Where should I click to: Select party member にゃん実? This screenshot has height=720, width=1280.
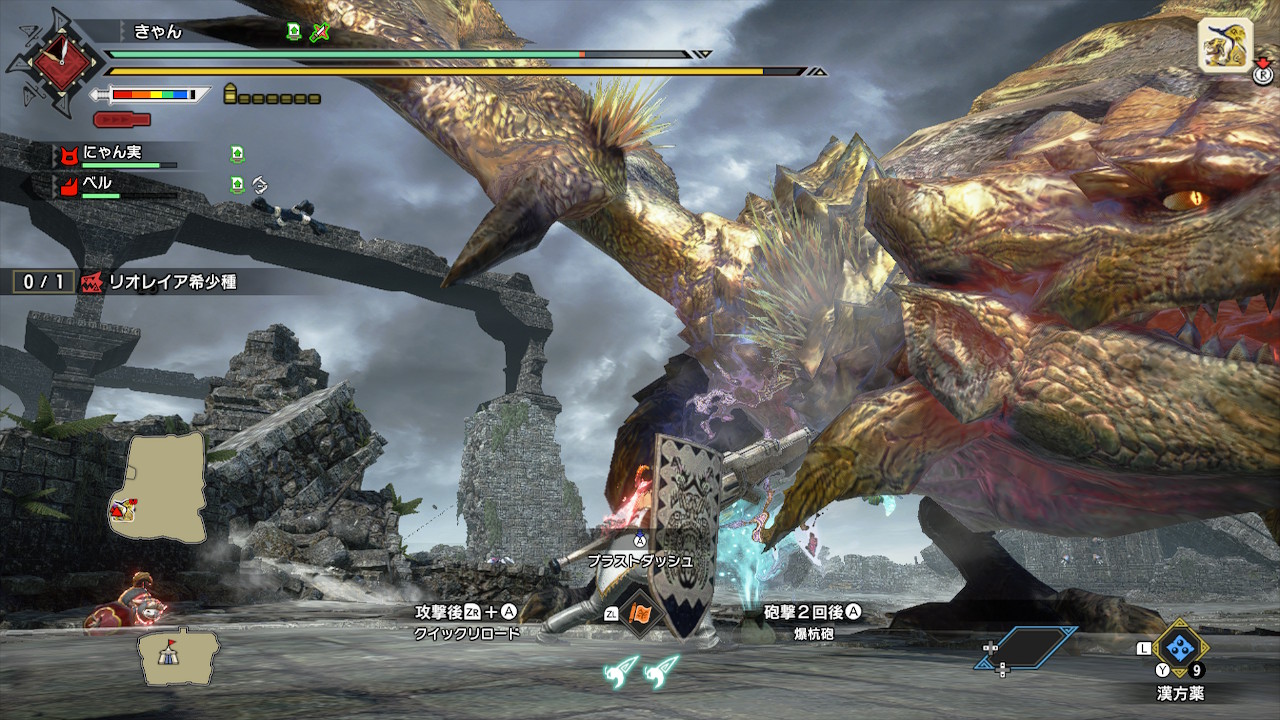pyautogui.click(x=112, y=152)
